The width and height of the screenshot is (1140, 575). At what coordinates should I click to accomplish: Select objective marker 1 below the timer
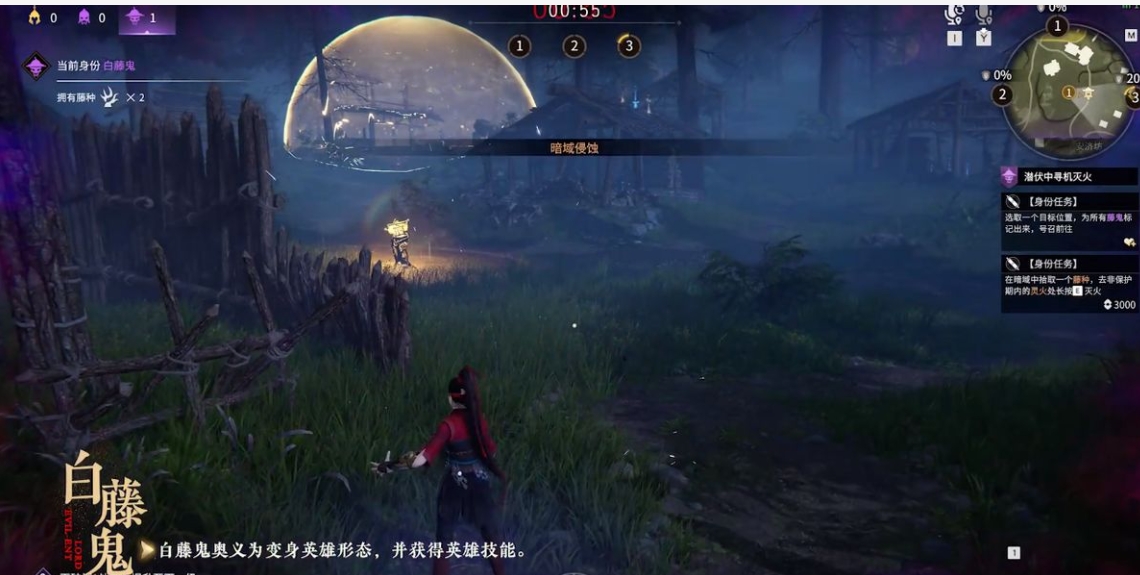pyautogui.click(x=520, y=46)
